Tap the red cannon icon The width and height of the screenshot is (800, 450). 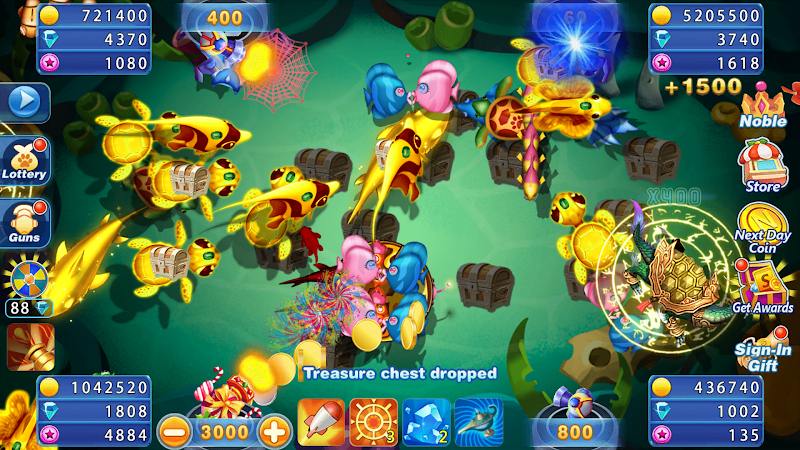28,346
